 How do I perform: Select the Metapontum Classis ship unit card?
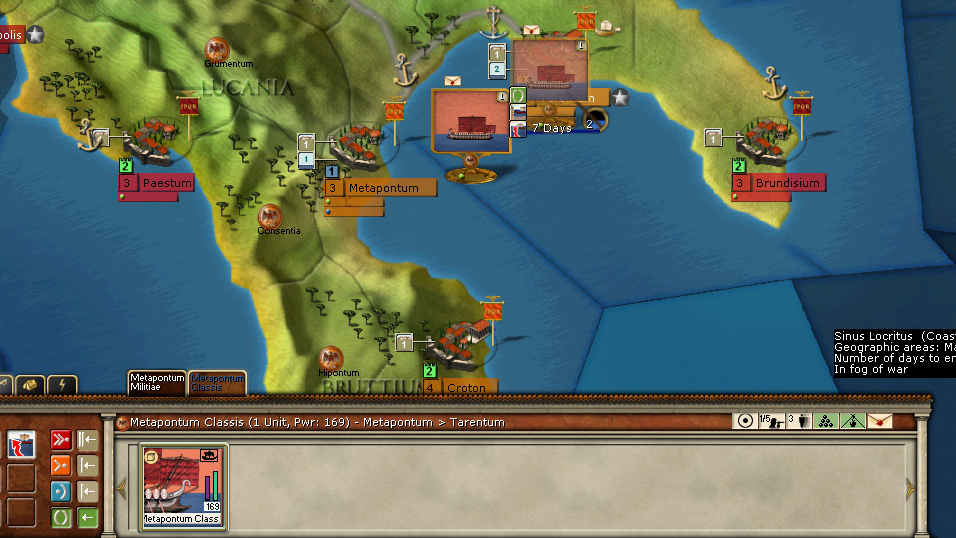click(x=184, y=486)
